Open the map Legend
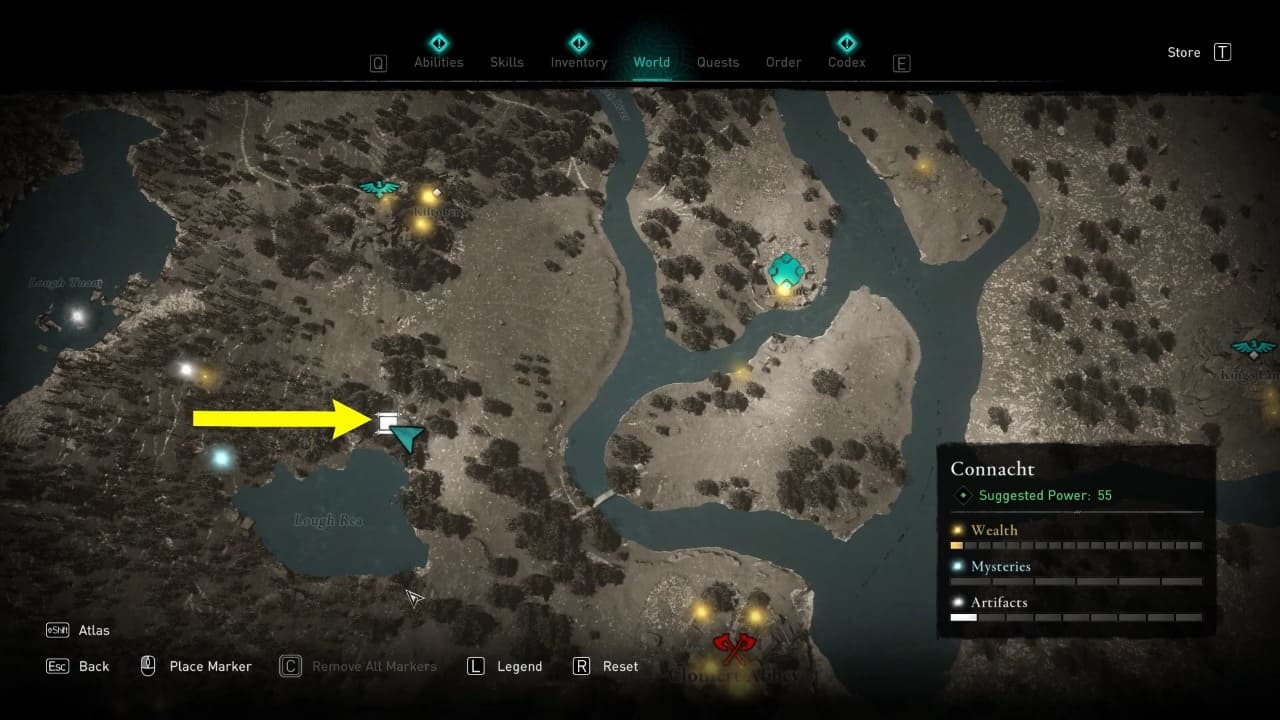The image size is (1280, 720). [x=518, y=666]
